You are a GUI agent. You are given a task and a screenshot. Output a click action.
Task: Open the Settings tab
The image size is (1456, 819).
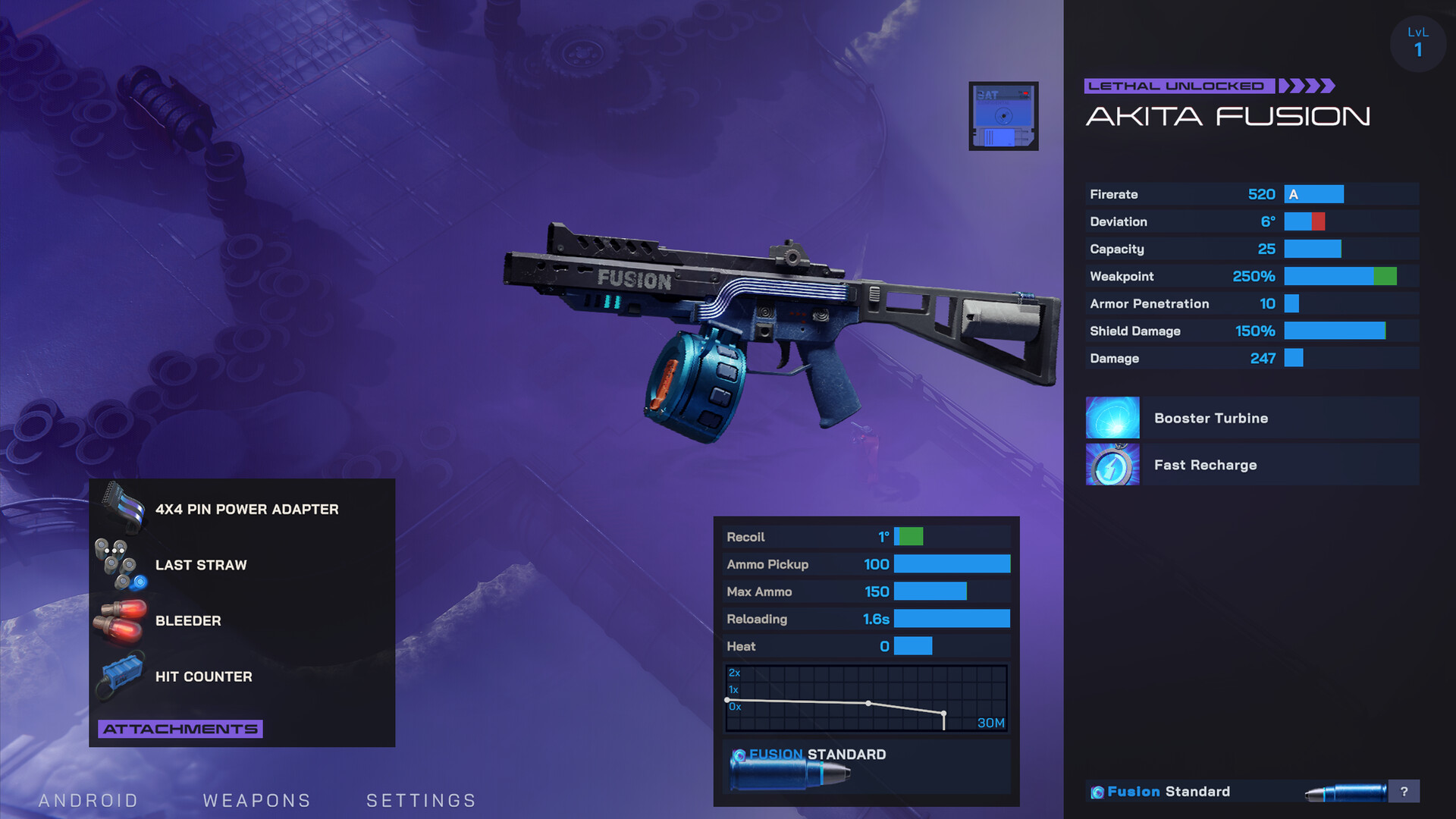pos(421,800)
